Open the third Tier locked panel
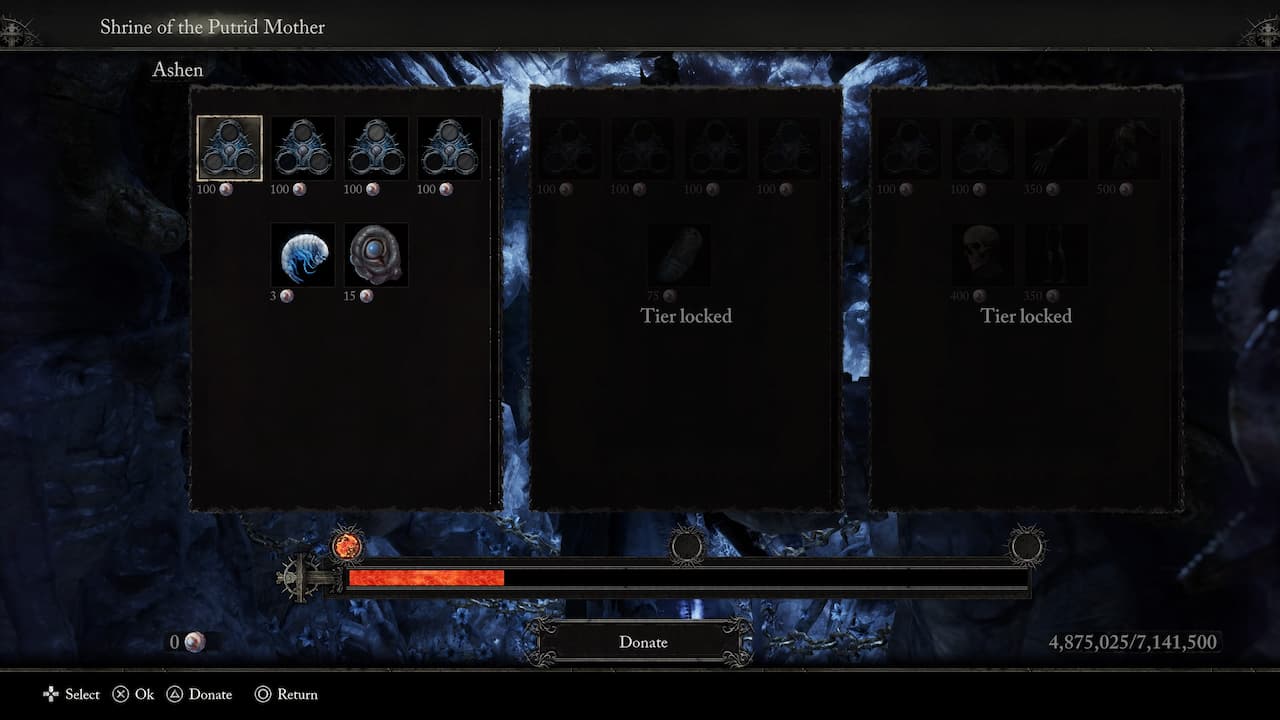 point(1026,315)
